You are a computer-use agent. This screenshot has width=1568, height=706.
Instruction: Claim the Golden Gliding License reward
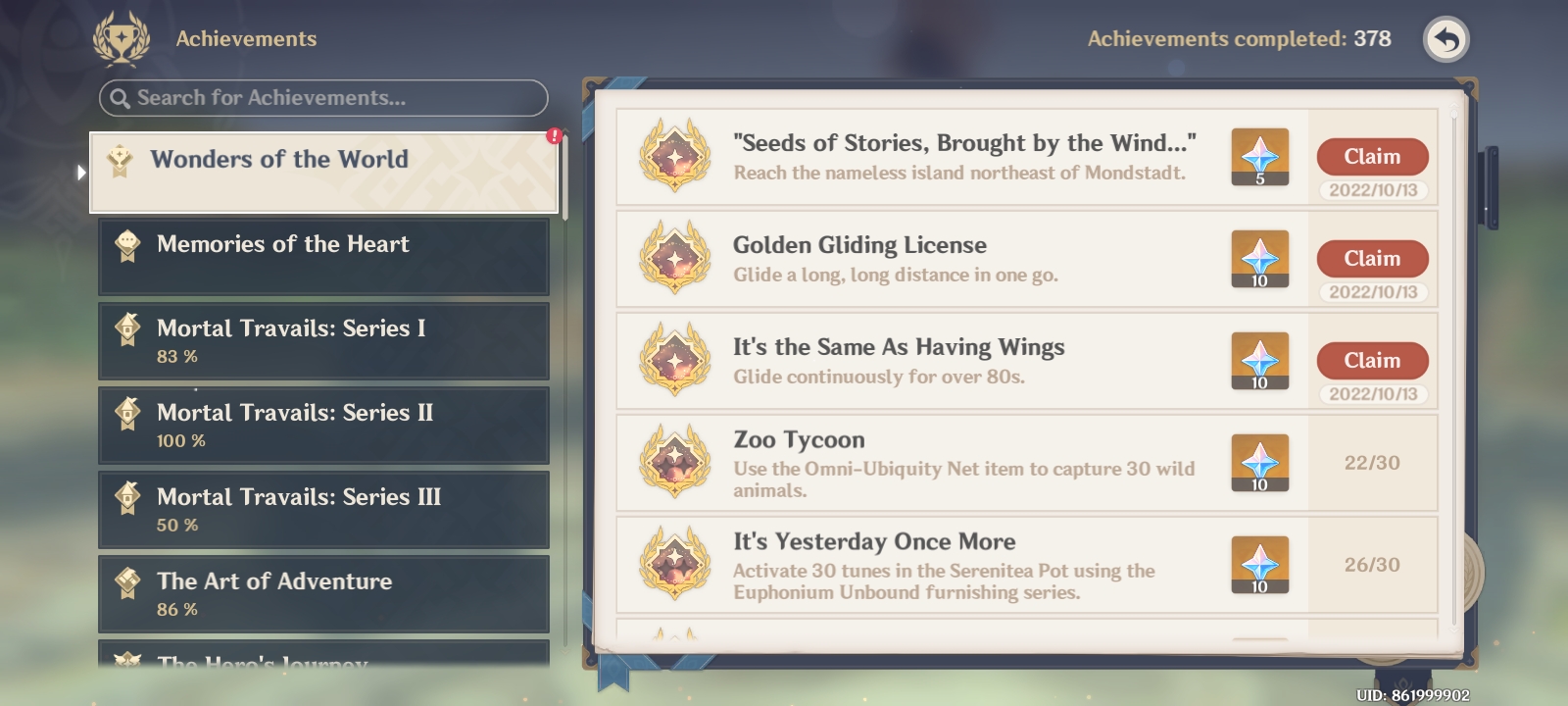click(1371, 258)
